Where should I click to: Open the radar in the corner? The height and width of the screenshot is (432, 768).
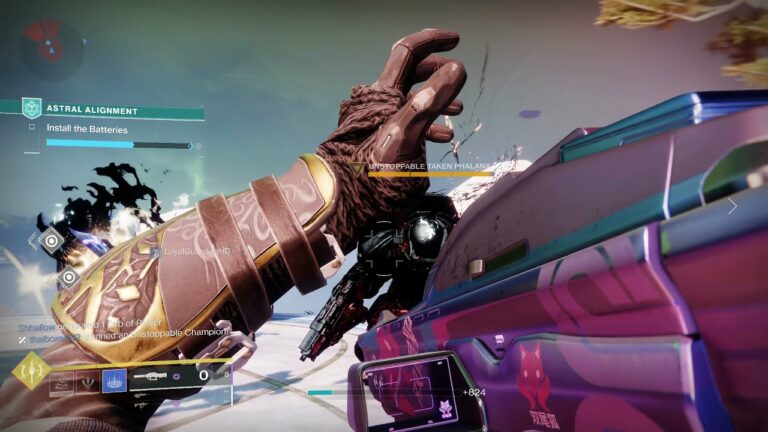52,44
